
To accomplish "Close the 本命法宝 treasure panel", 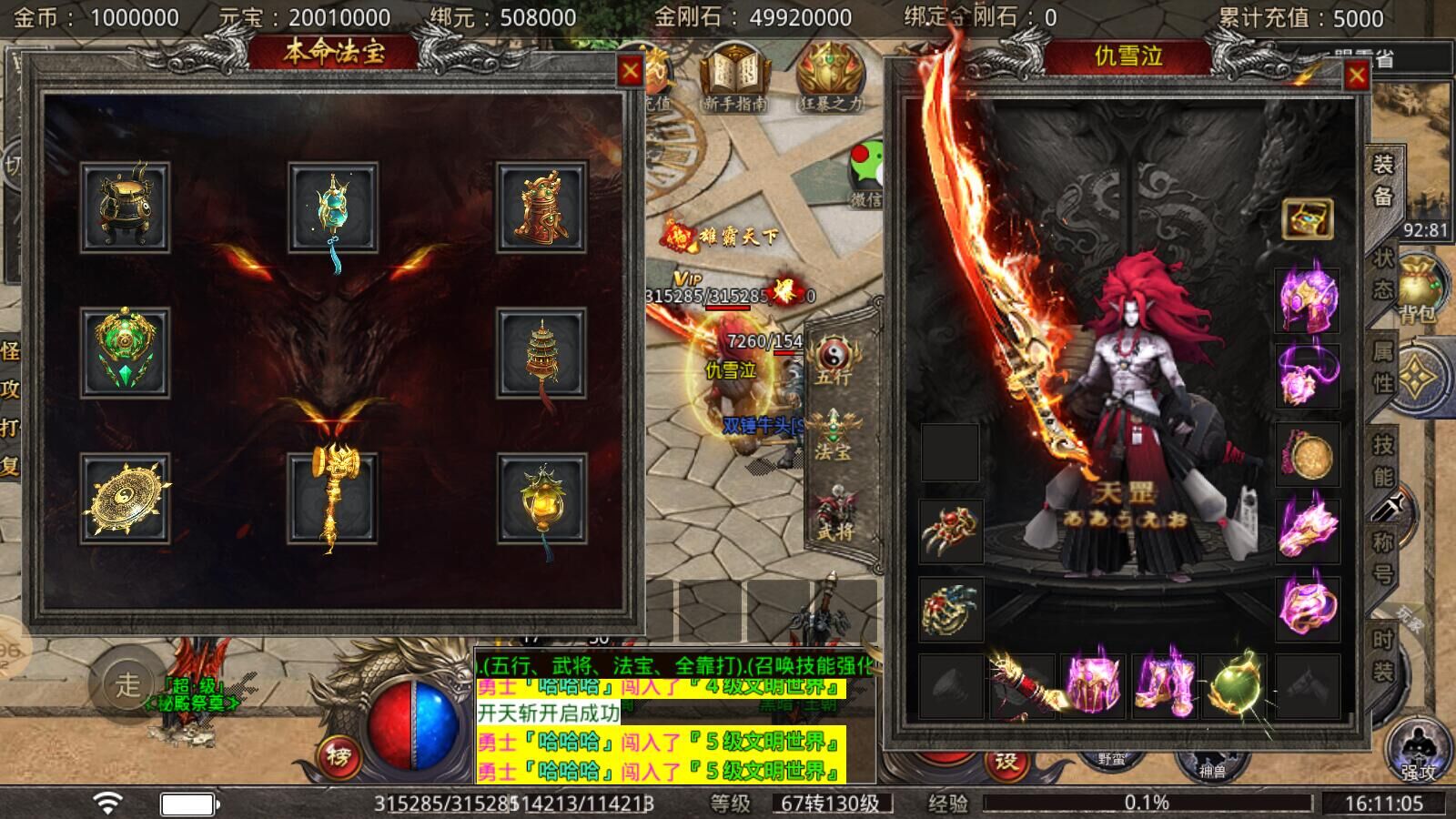I will (629, 72).
